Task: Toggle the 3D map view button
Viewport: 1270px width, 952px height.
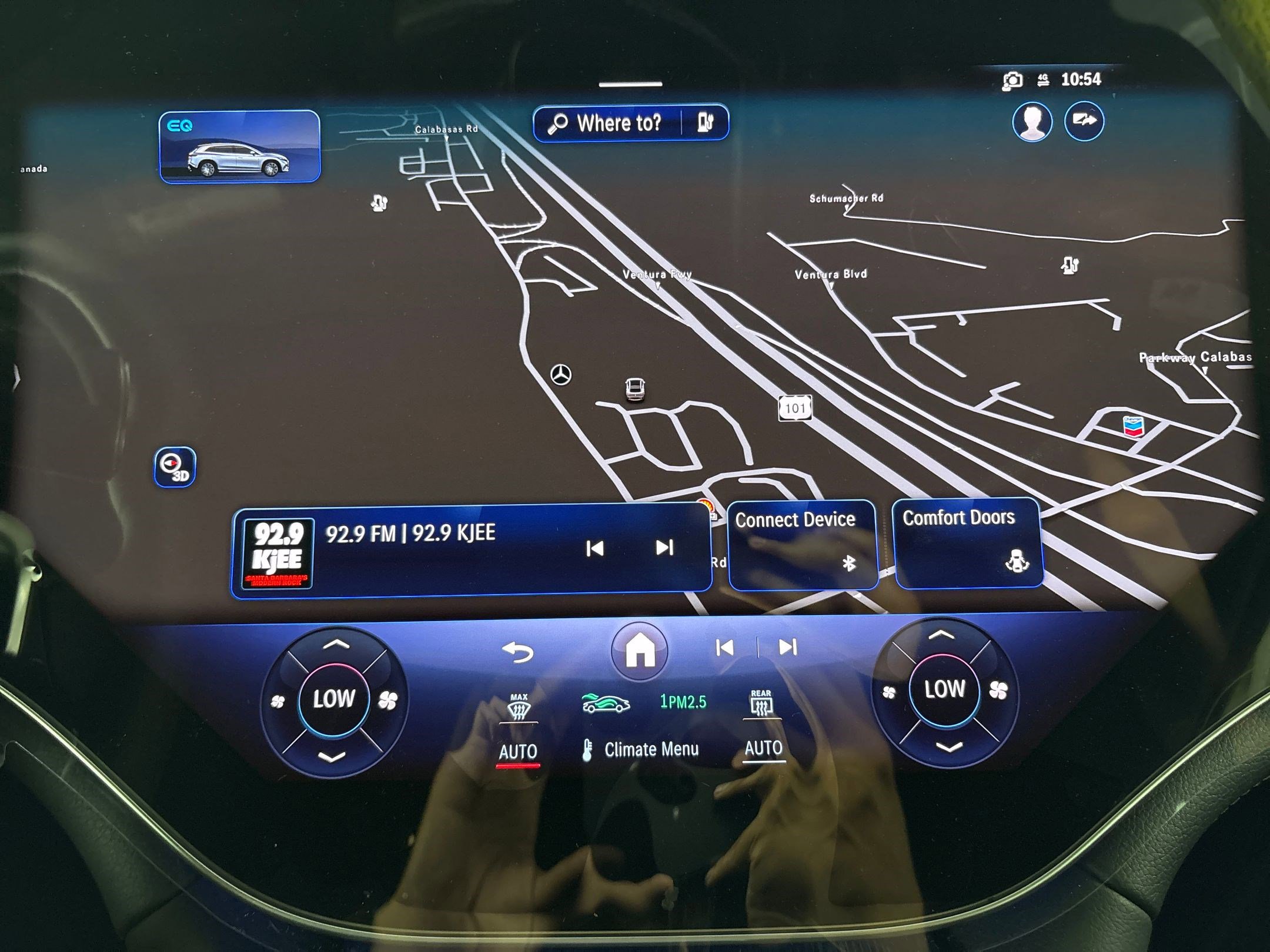Action: click(x=175, y=467)
